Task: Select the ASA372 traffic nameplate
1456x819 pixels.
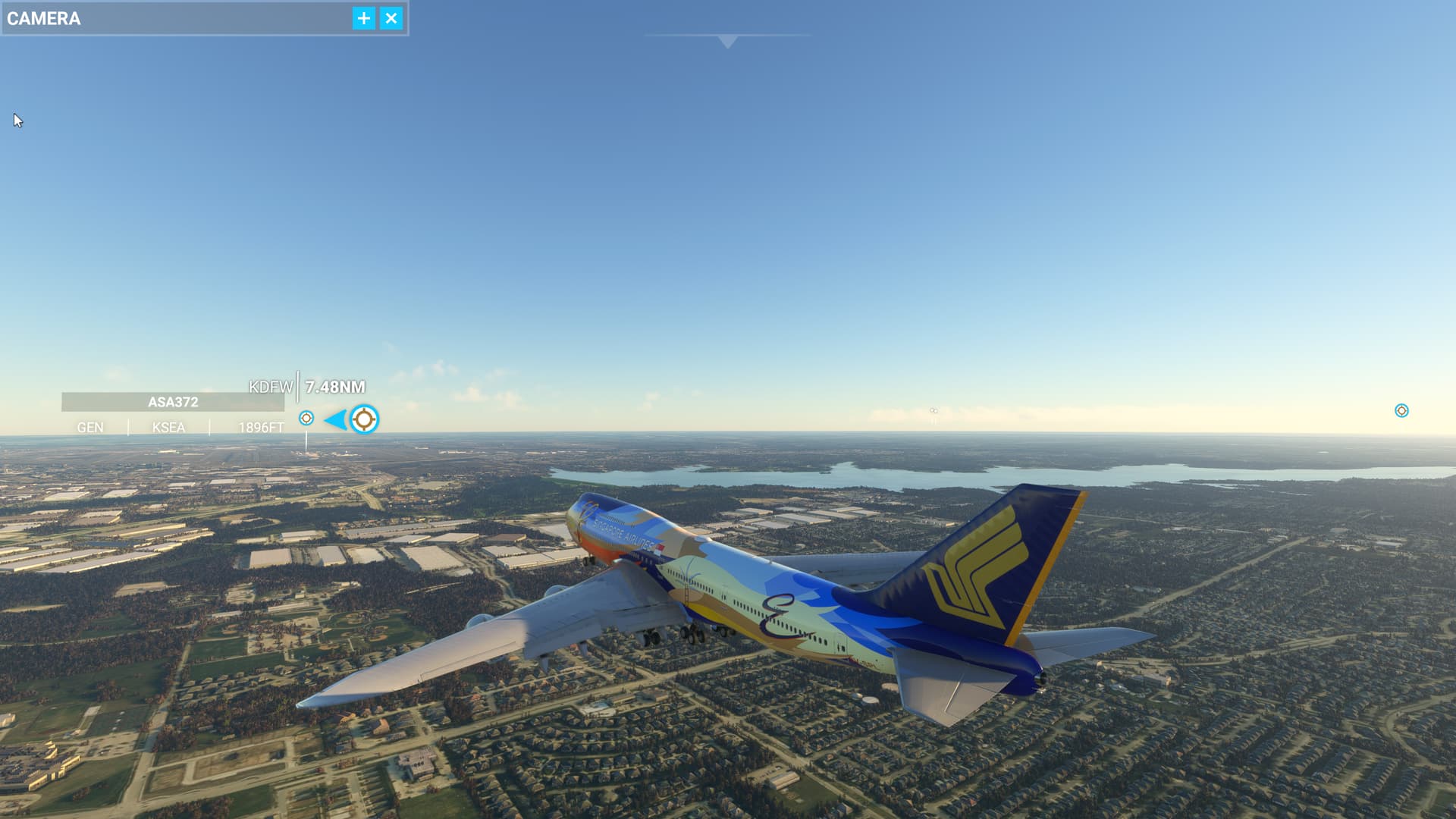Action: [173, 402]
